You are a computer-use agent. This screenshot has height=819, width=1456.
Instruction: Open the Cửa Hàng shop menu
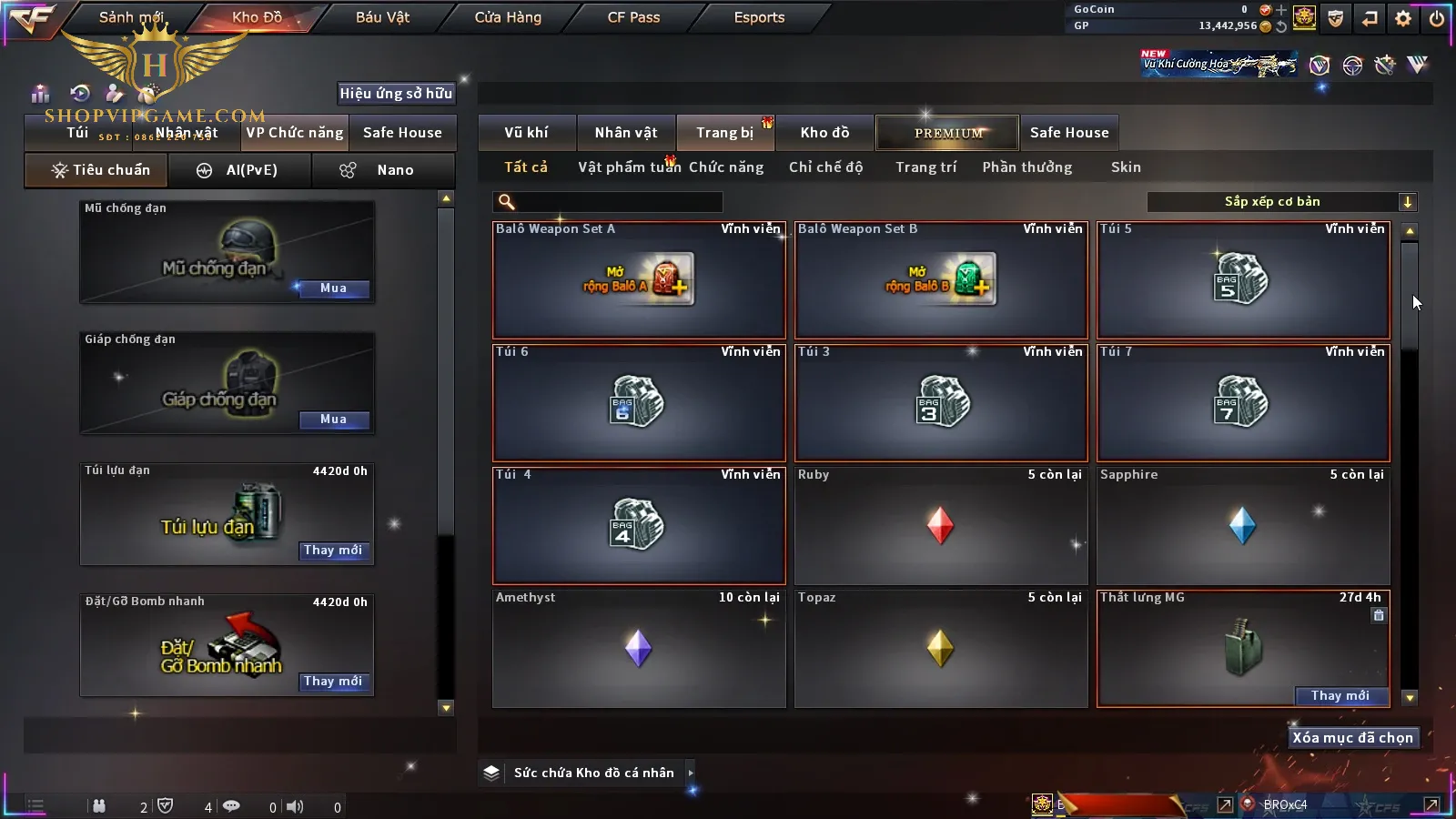[x=508, y=17]
